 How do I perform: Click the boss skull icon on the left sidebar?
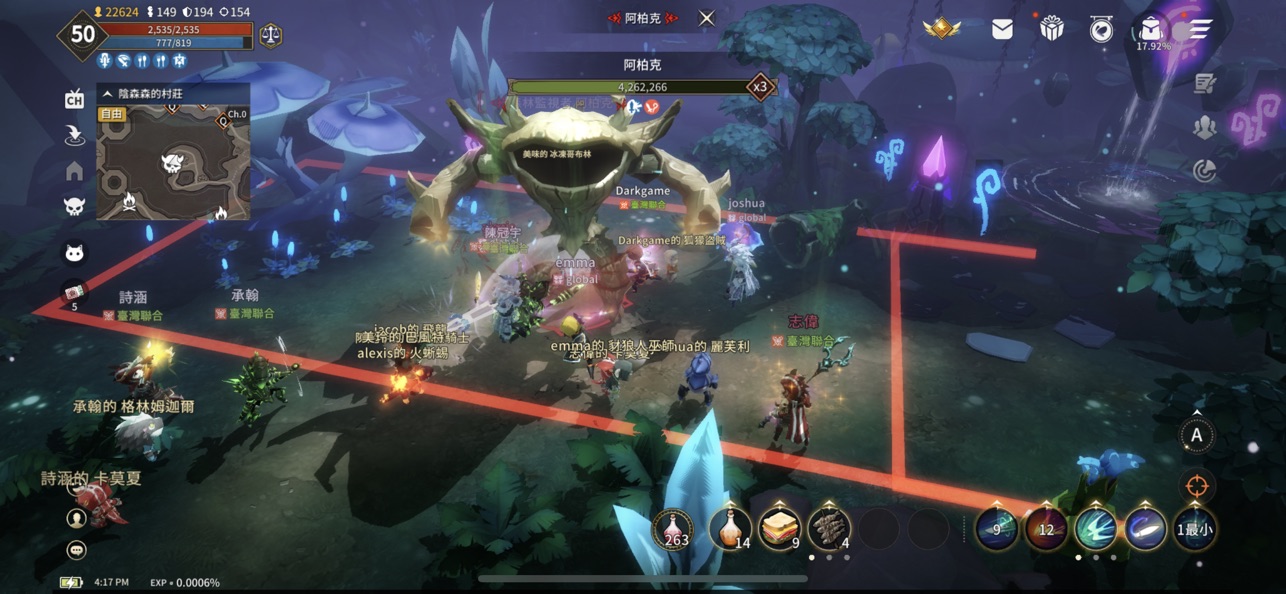click(74, 207)
